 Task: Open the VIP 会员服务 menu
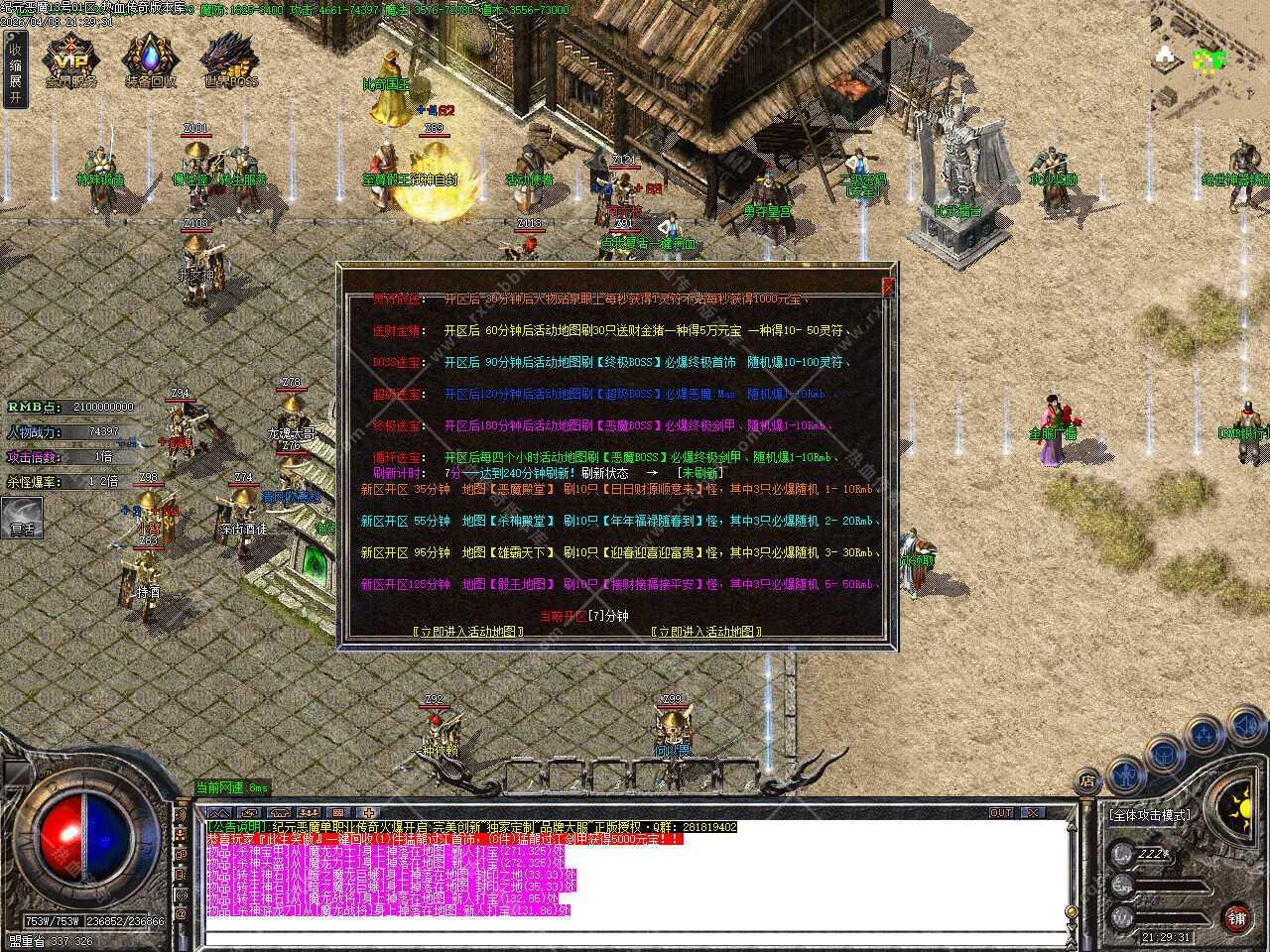(70, 60)
